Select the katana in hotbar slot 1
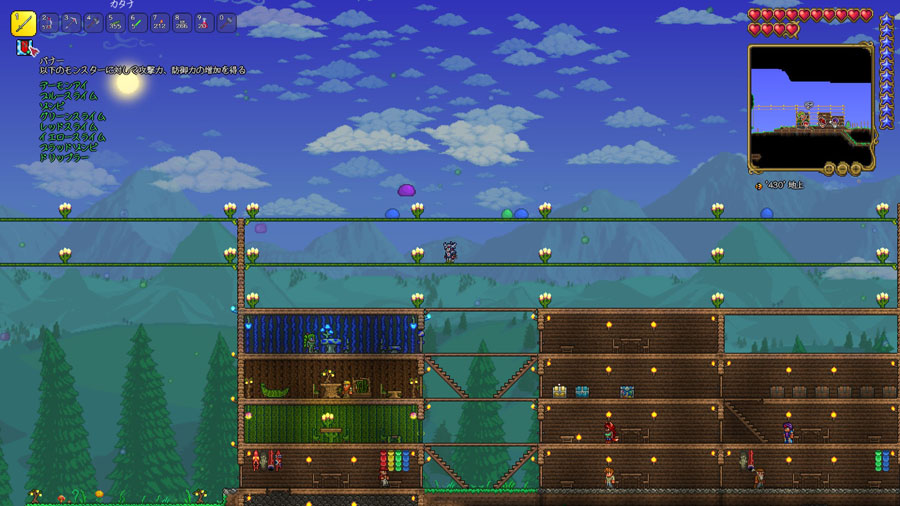The height and width of the screenshot is (506, 900). pyautogui.click(x=24, y=22)
